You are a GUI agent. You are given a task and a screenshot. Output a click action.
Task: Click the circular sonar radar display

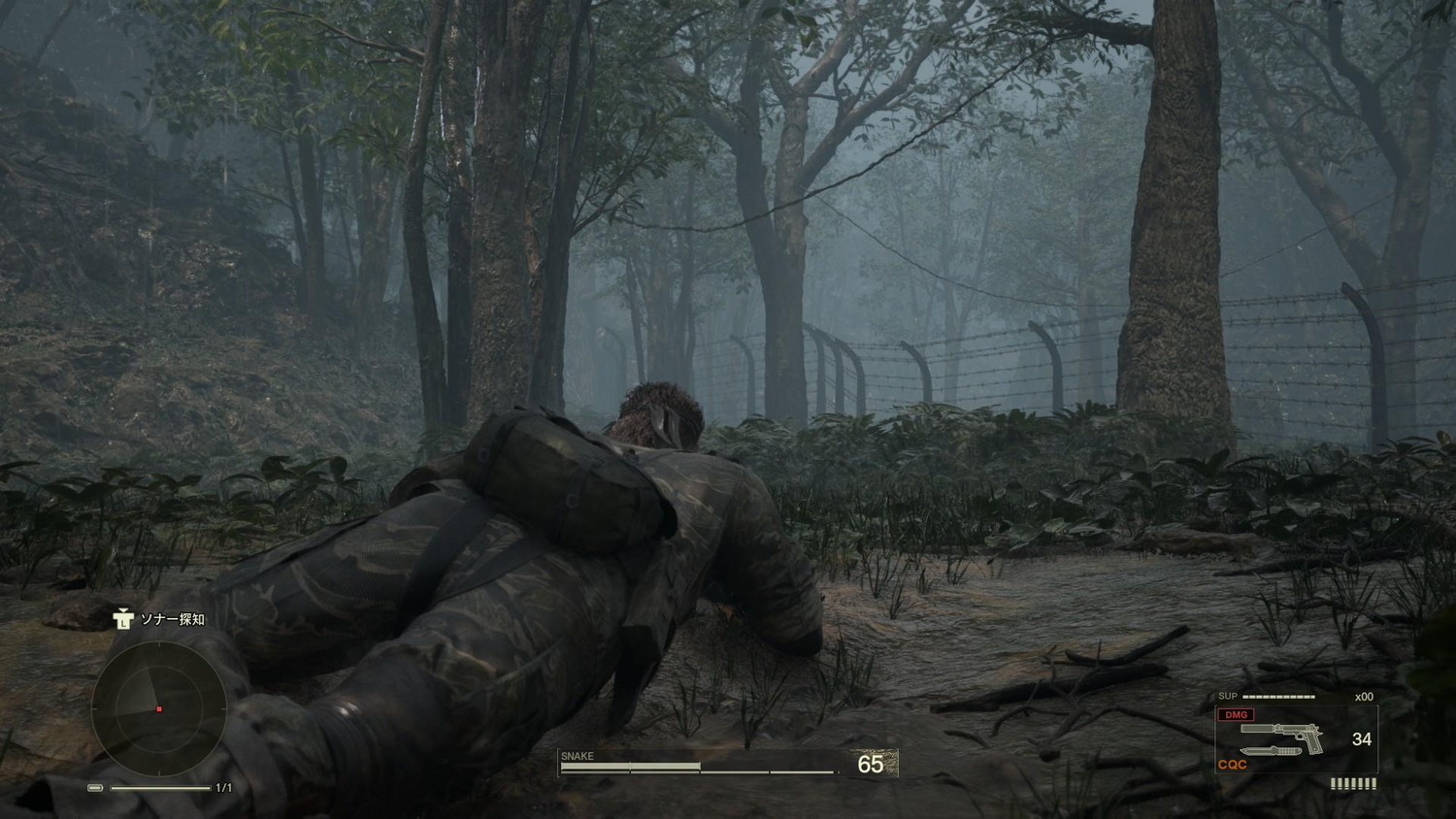[159, 707]
